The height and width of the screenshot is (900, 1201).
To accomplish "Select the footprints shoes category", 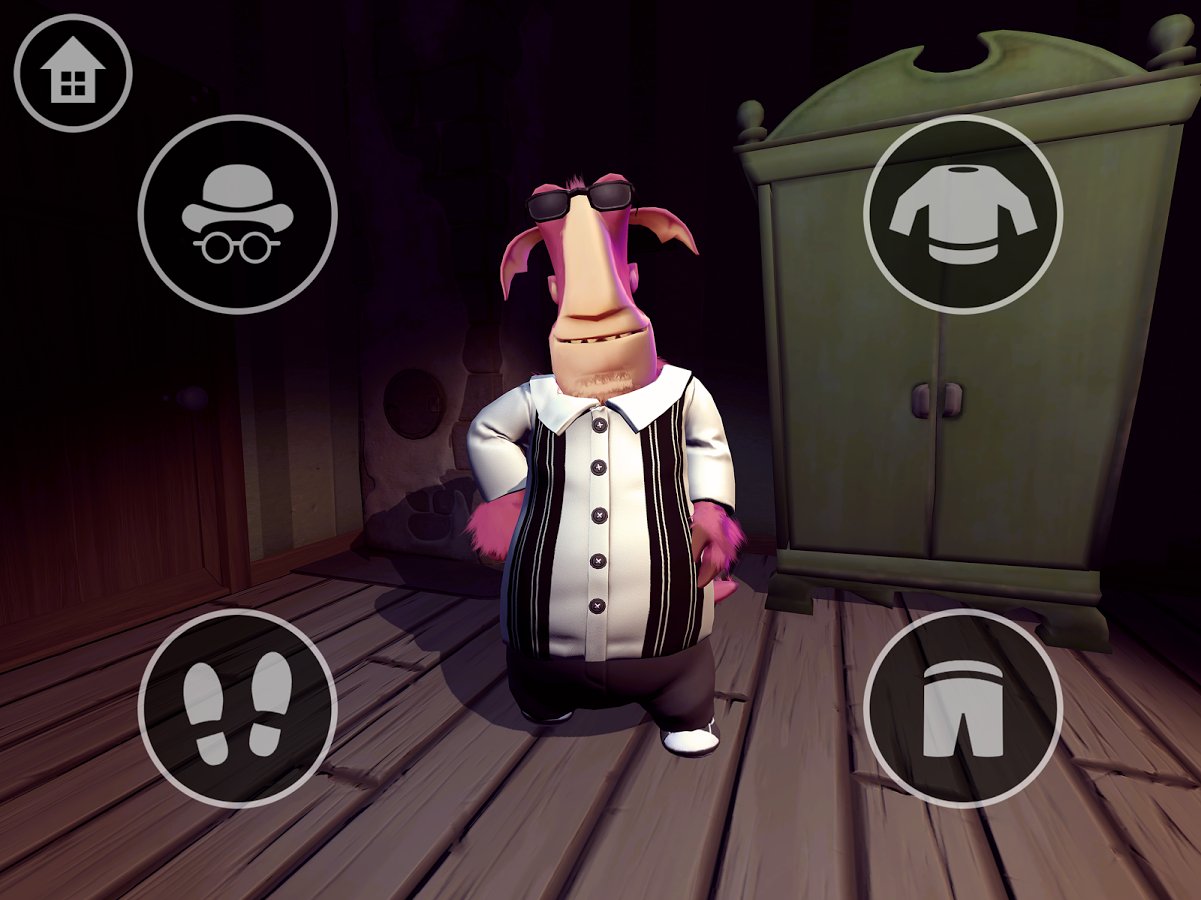I will click(238, 708).
